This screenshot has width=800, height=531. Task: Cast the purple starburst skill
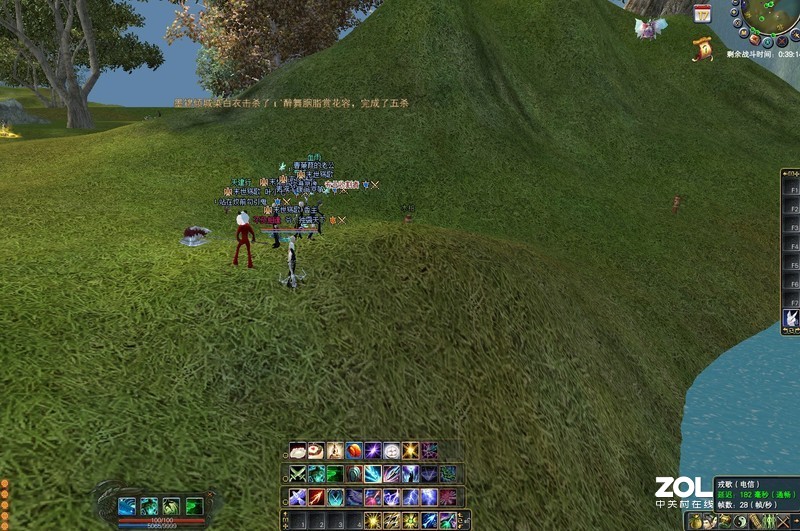pos(372,451)
